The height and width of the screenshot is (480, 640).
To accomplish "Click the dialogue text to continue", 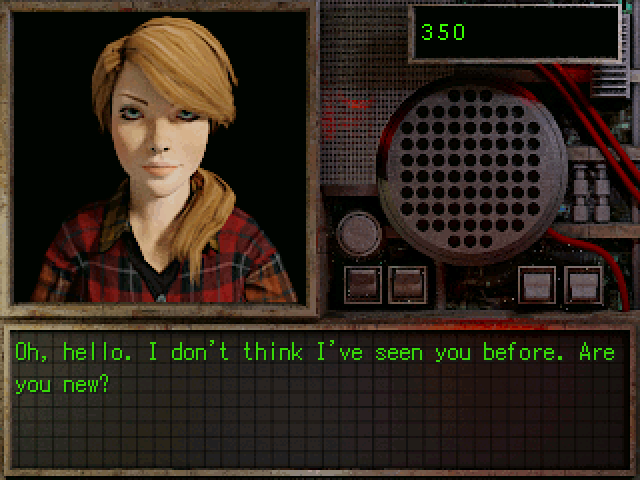I will coord(313,367).
